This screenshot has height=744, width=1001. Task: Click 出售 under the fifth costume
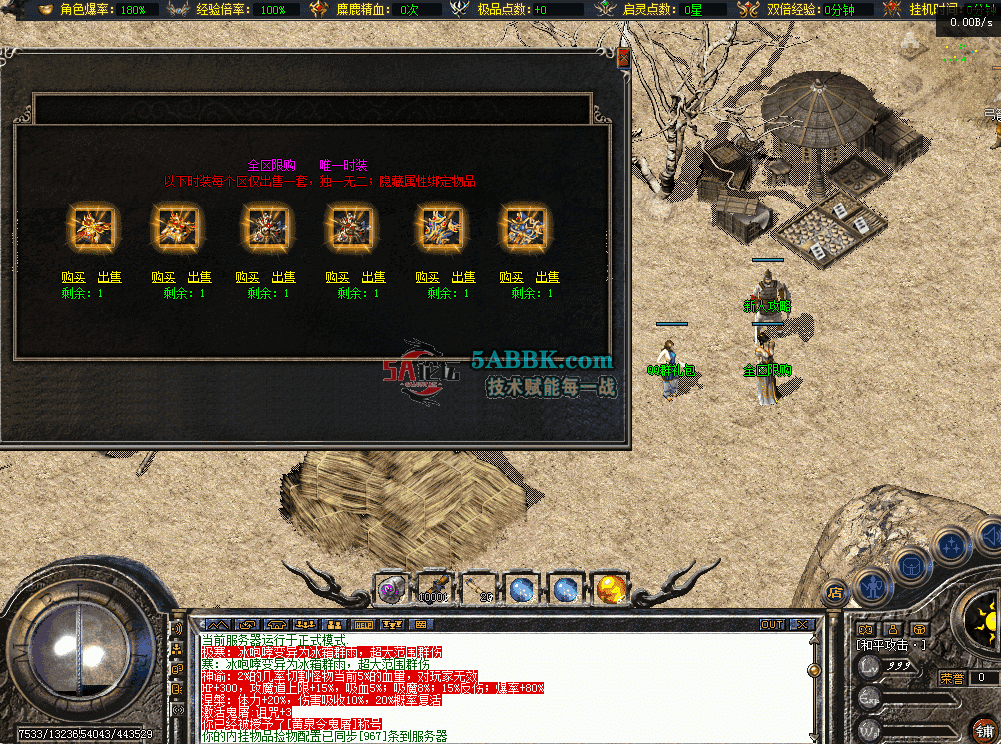463,277
